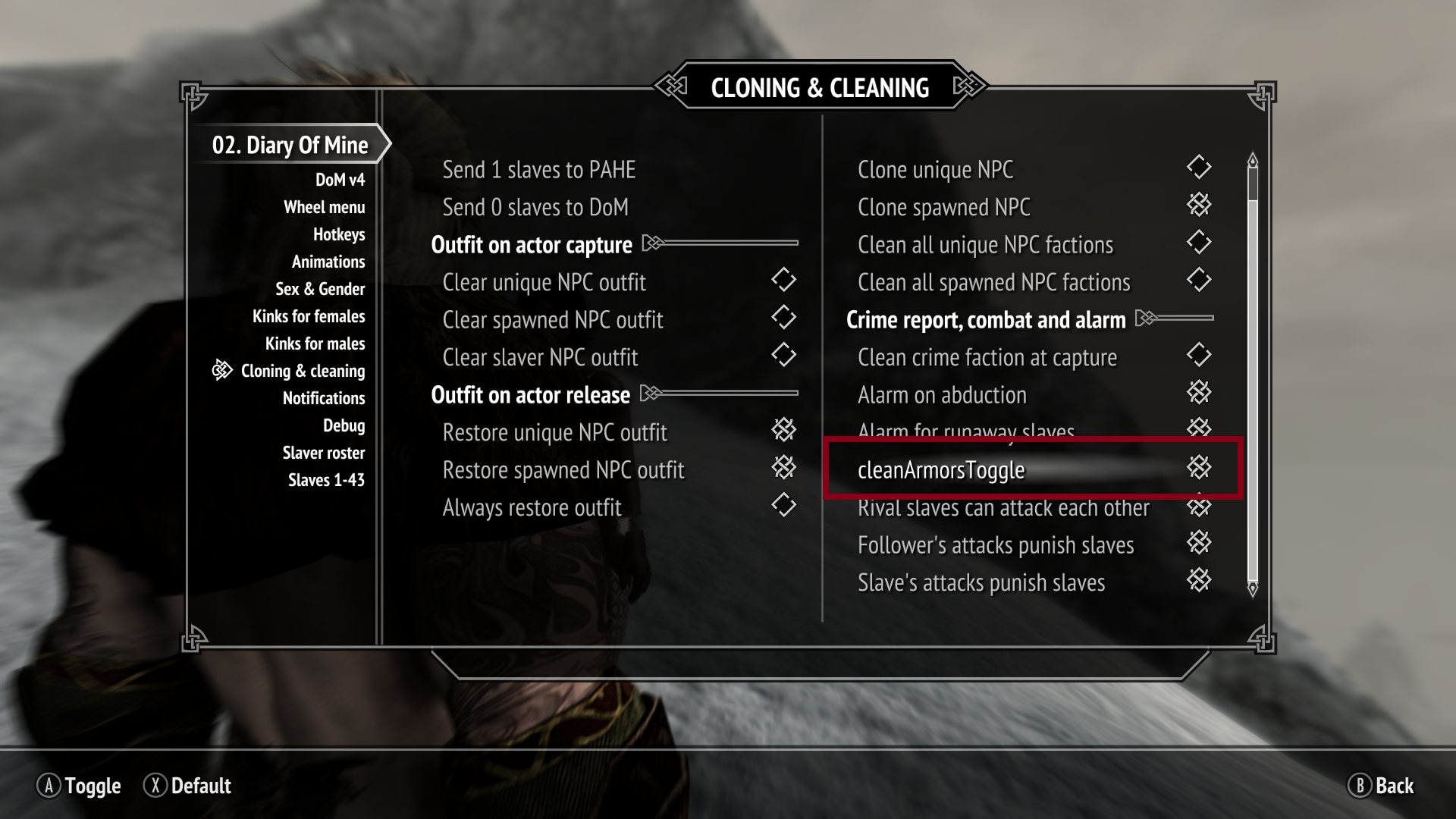Click the diamond icon next to Clone unique NPC

tap(1200, 168)
